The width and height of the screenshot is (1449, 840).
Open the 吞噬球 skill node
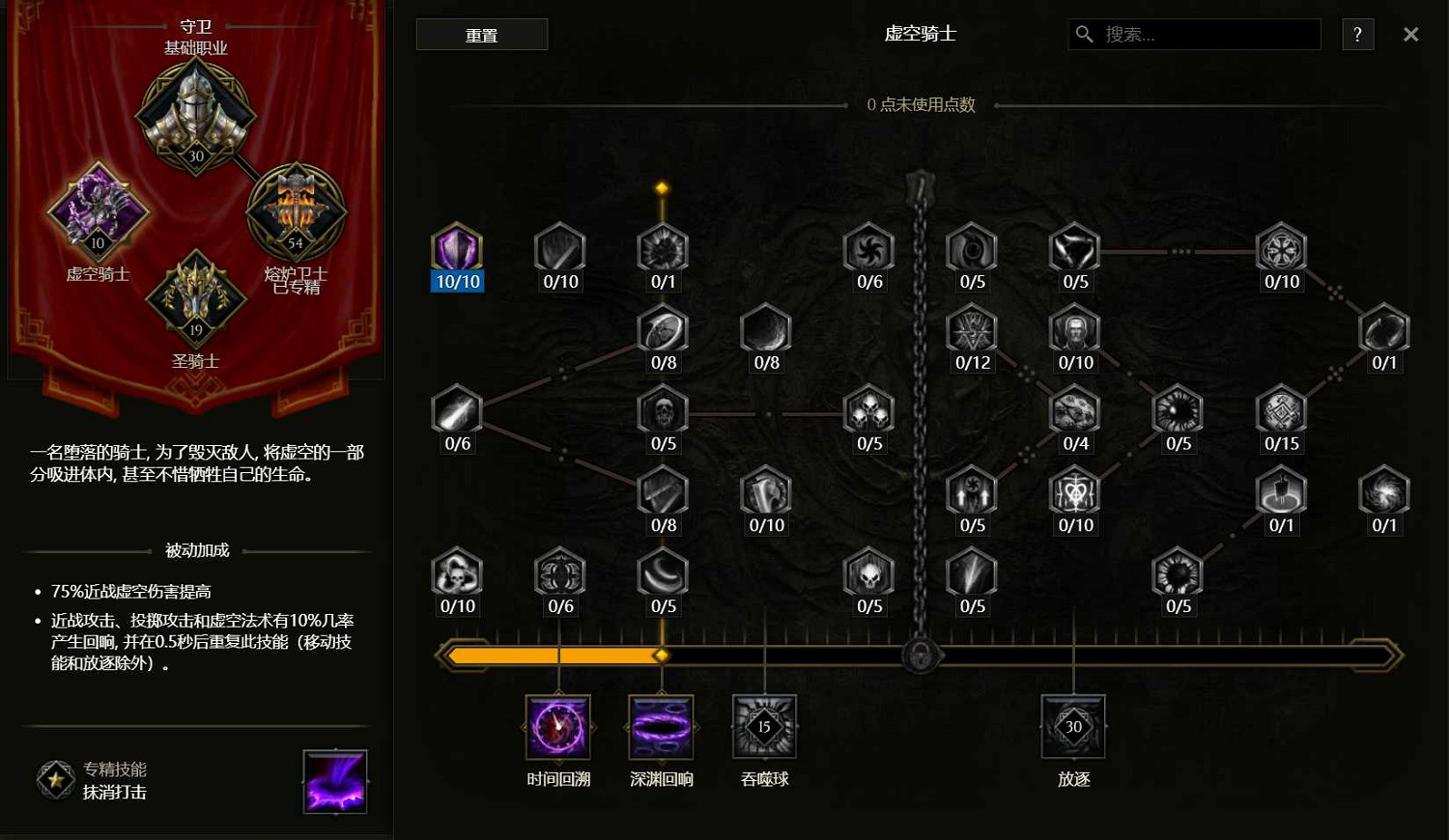pos(764,726)
